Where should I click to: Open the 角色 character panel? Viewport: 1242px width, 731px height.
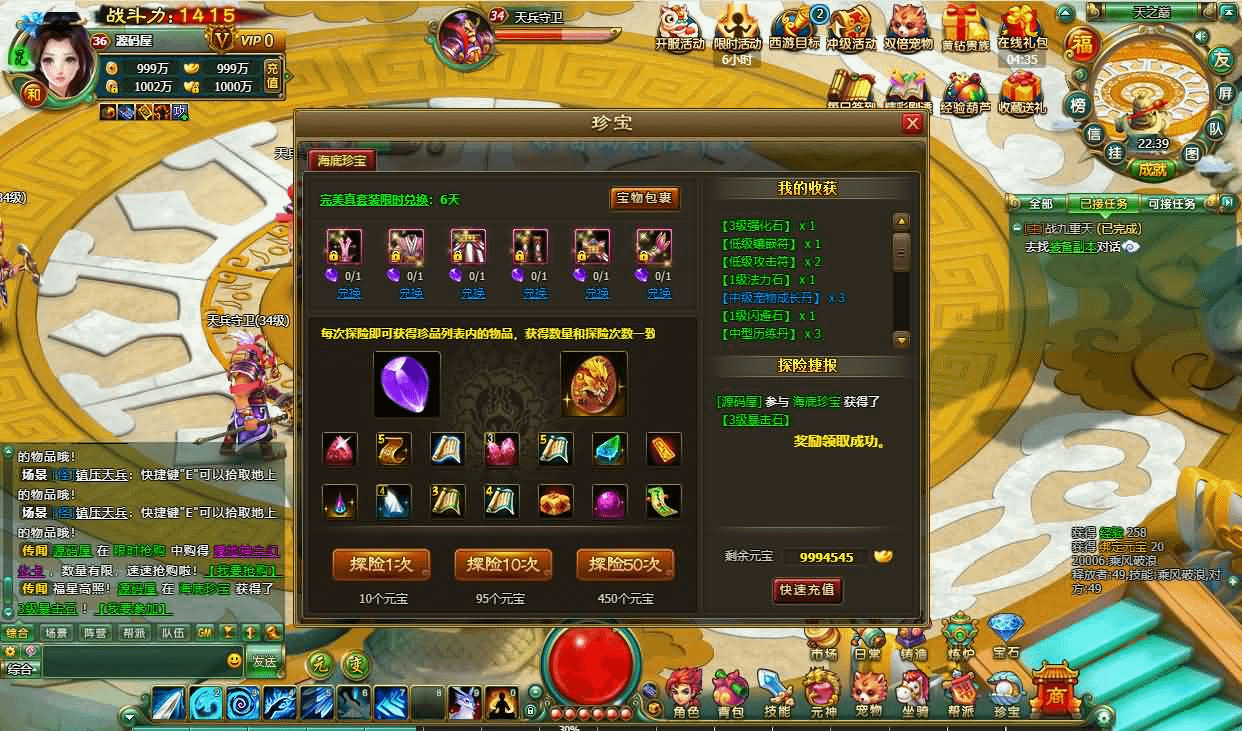point(686,694)
